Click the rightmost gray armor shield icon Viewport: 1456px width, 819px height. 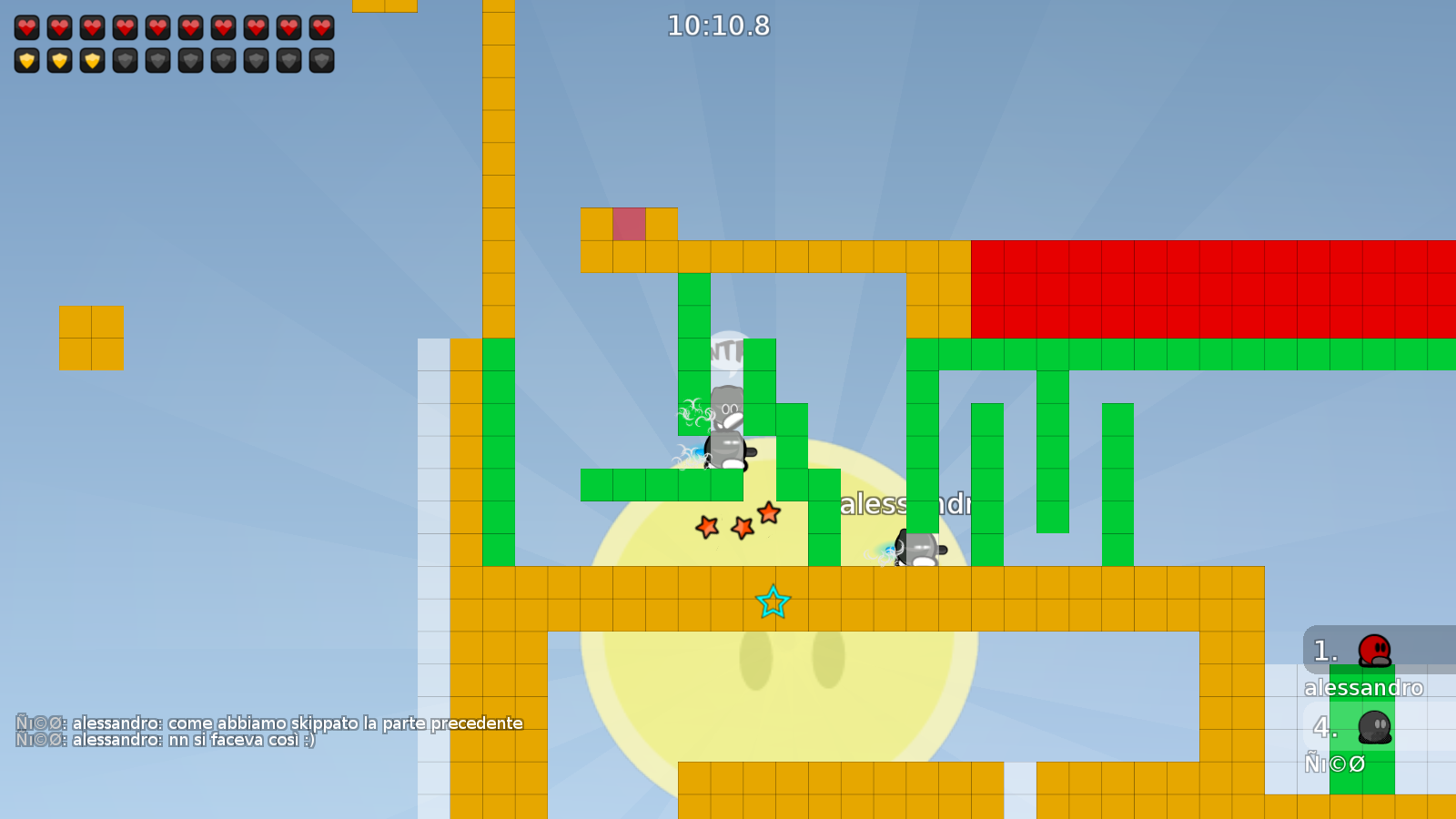[x=321, y=62]
